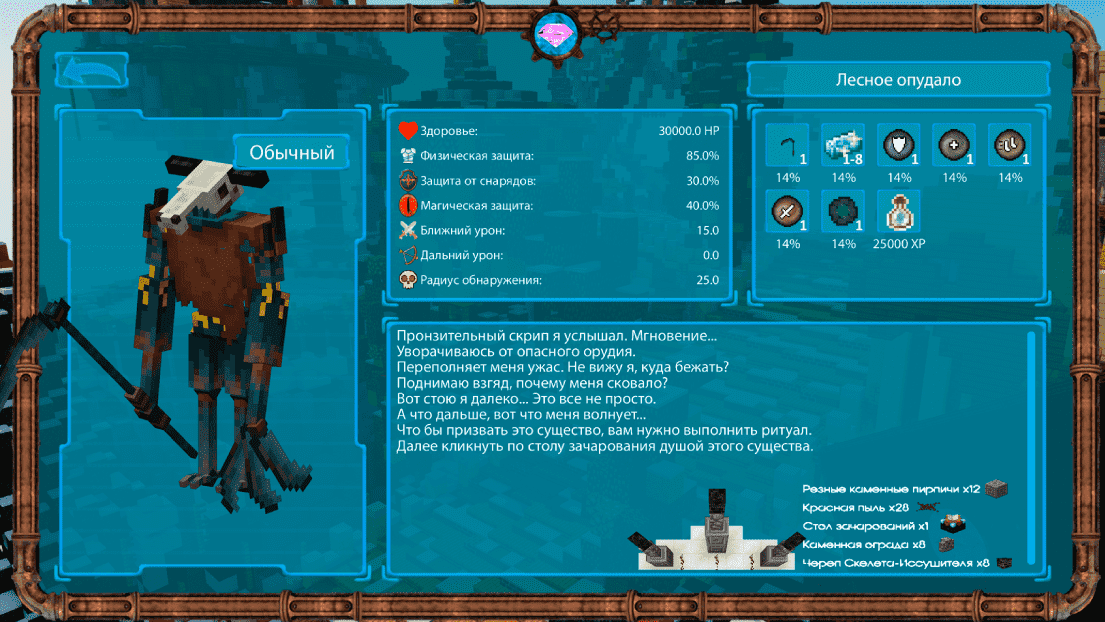Click the pink diamond gear emblem

(550, 32)
